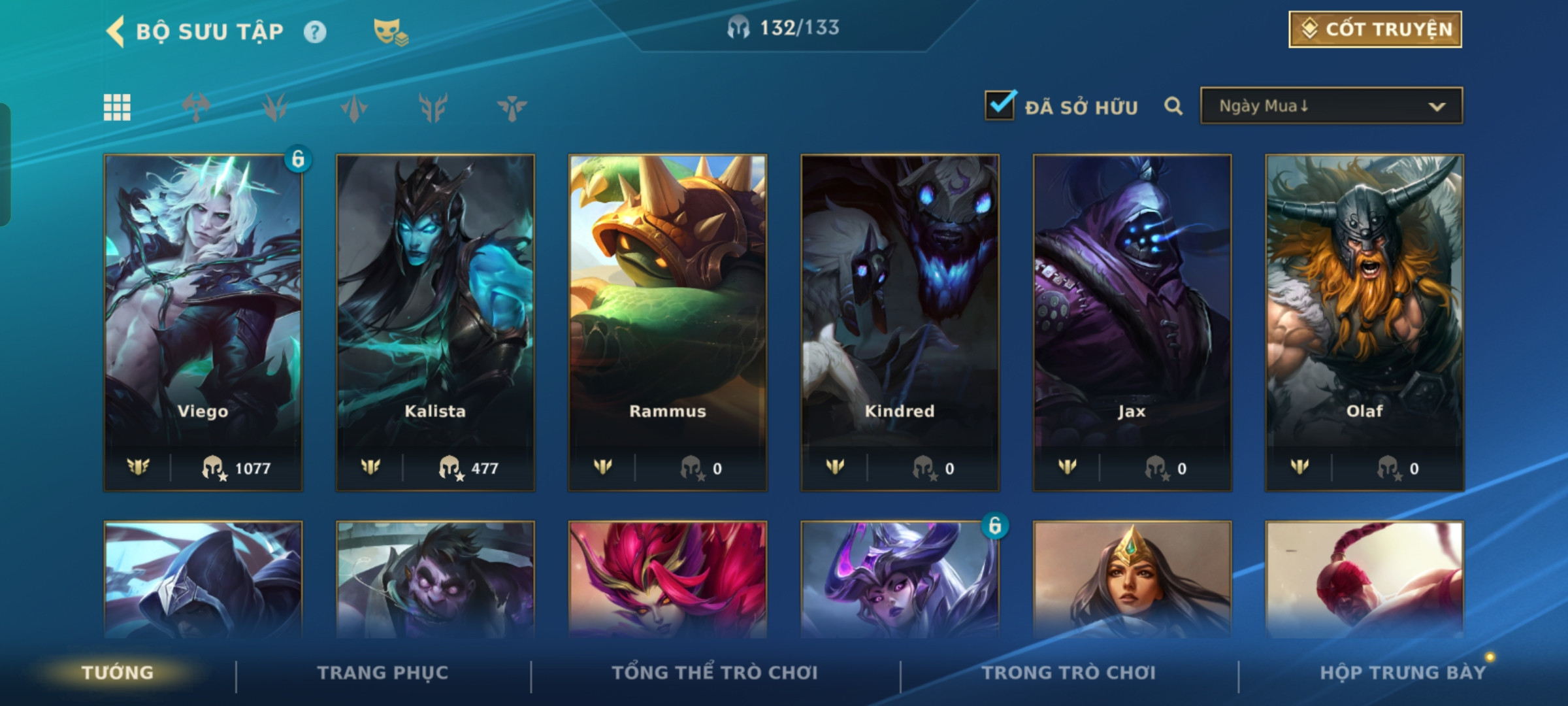Switch to the Trang Phục tab
Screen dimensions: 1568x706
pos(383,673)
